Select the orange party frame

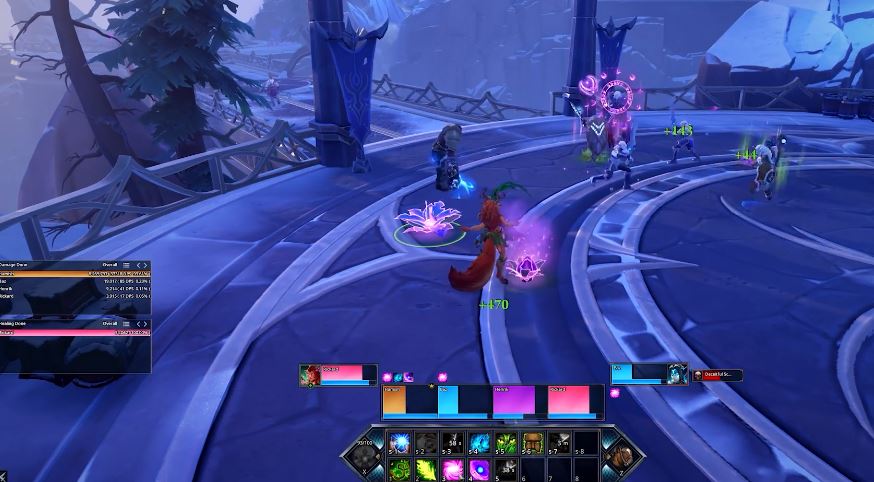click(x=408, y=401)
